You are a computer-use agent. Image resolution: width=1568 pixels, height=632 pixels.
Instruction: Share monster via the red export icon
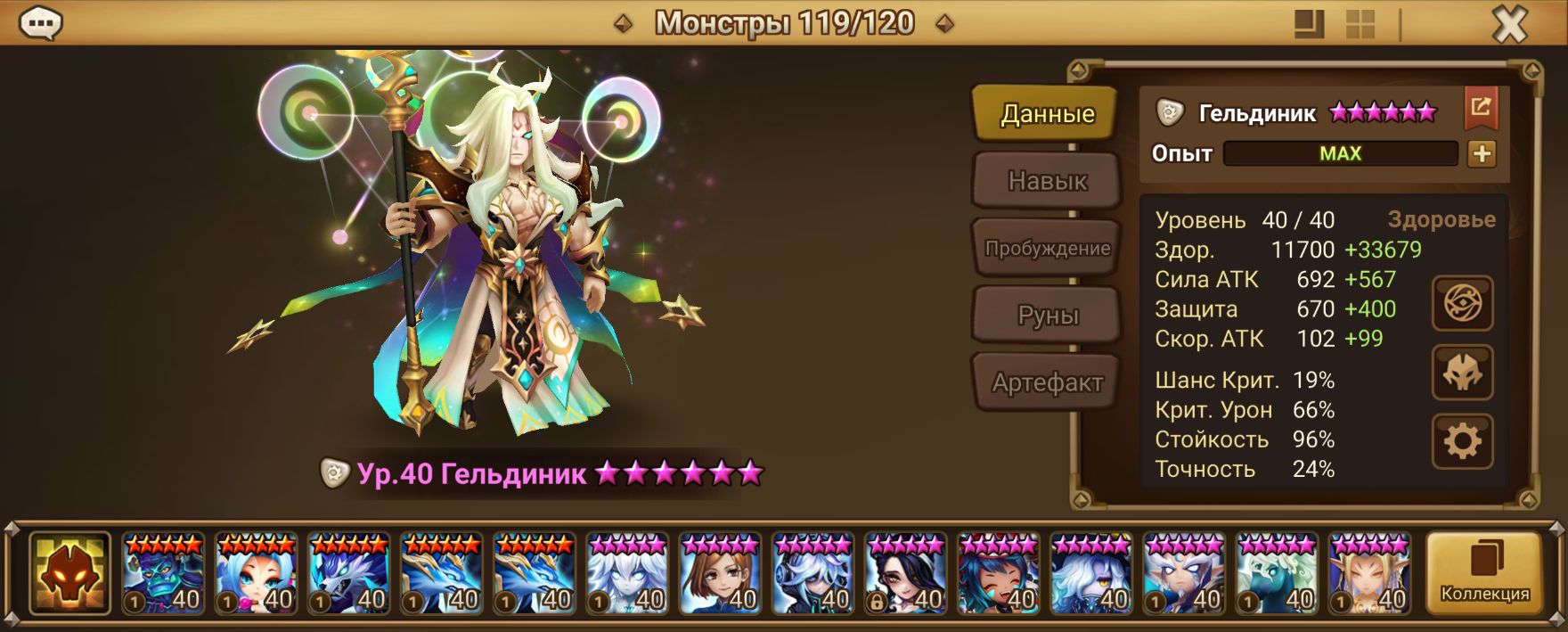(1481, 108)
